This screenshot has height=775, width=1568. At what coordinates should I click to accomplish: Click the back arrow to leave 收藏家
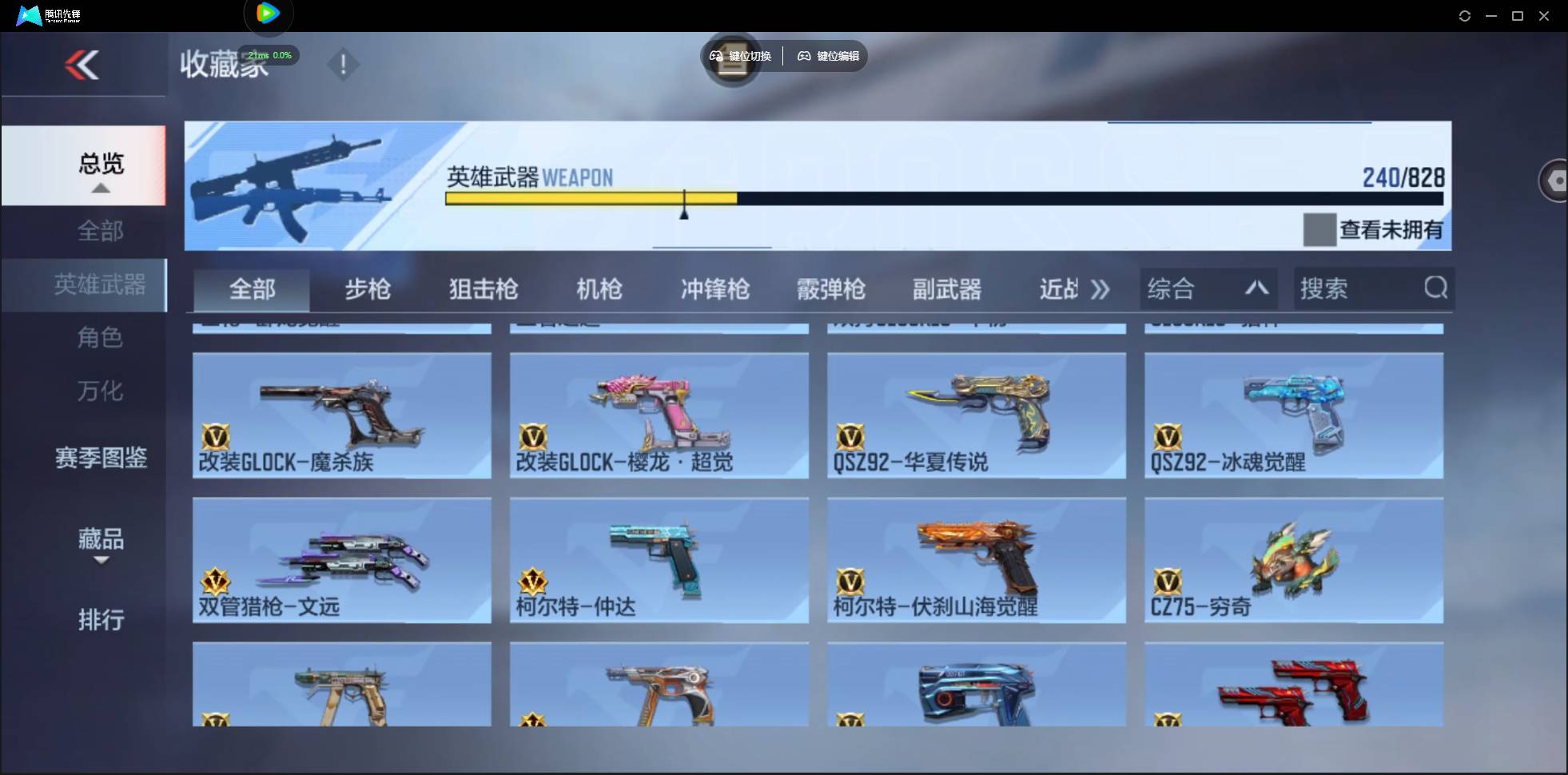pos(84,64)
